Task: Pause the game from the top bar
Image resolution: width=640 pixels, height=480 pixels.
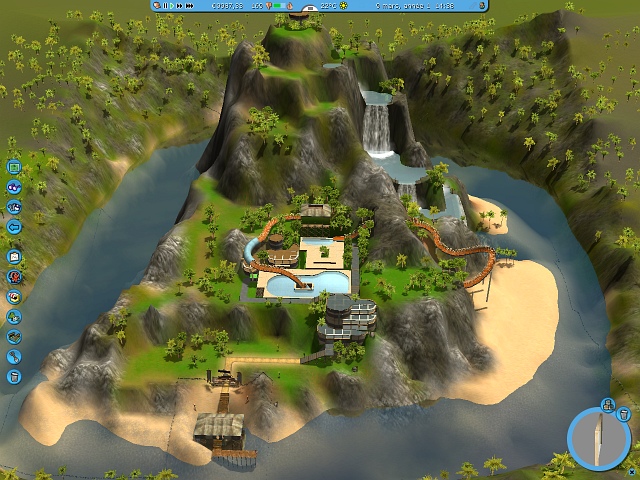Action: [x=166, y=6]
